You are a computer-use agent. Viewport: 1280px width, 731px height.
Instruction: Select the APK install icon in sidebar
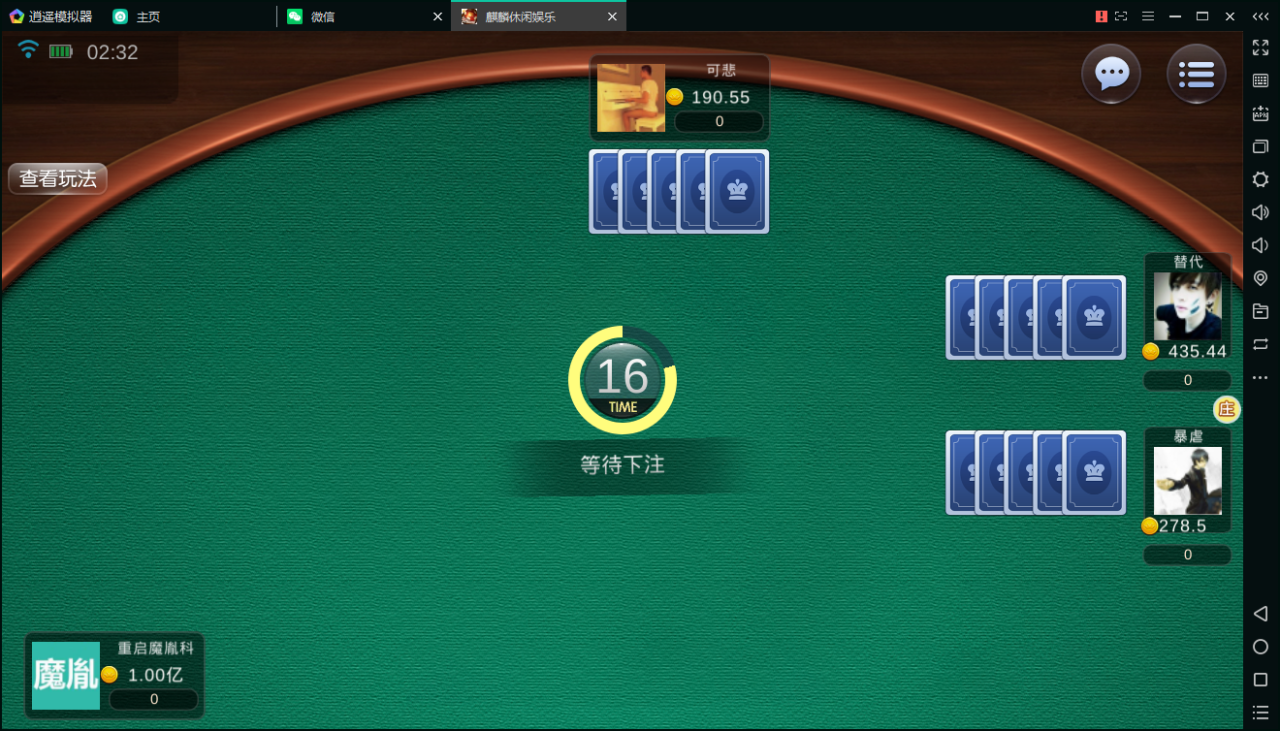pos(1260,113)
